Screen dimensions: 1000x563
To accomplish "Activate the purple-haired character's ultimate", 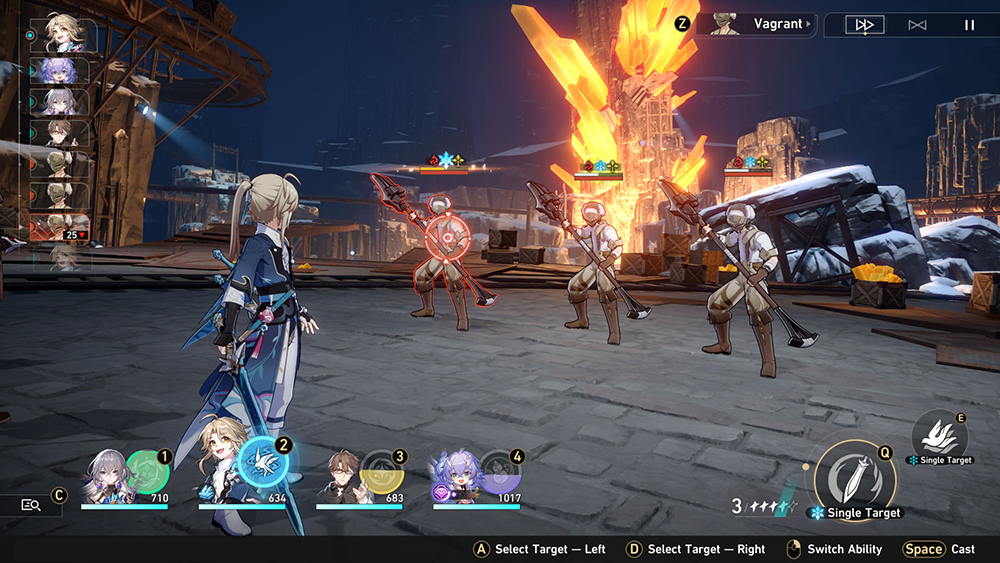I will (x=498, y=470).
